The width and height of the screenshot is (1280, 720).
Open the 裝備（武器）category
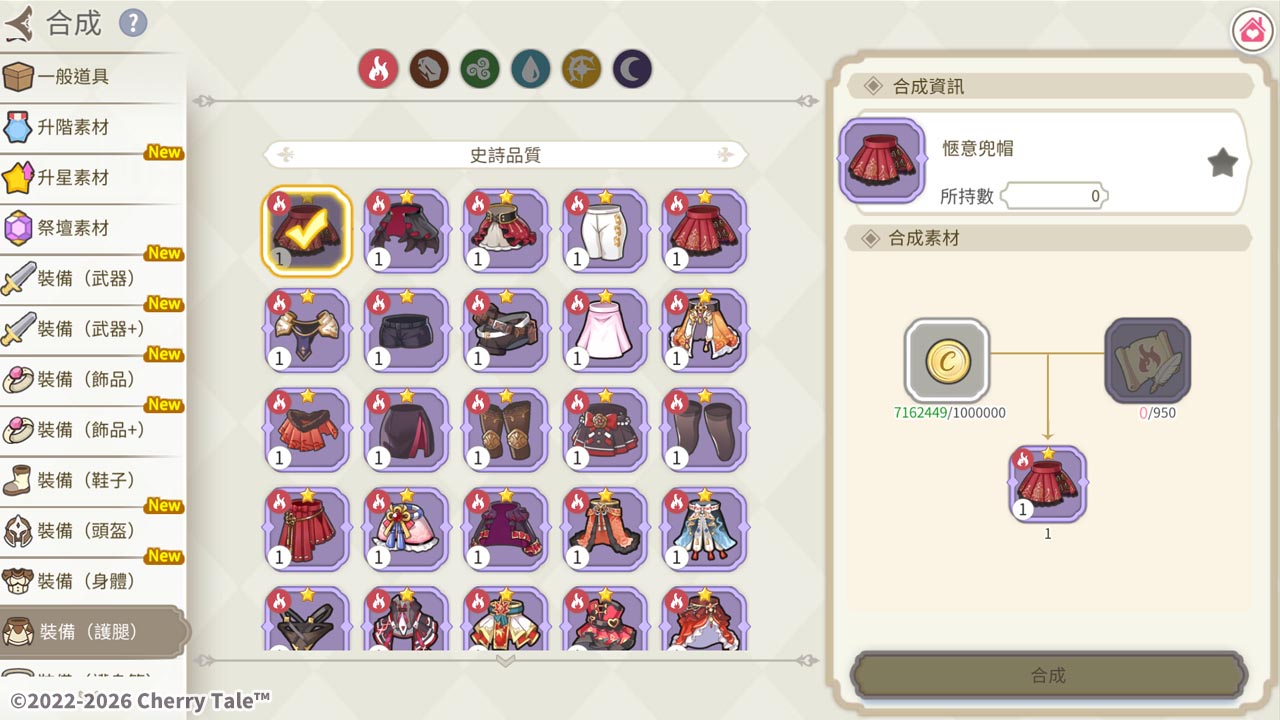[90, 278]
